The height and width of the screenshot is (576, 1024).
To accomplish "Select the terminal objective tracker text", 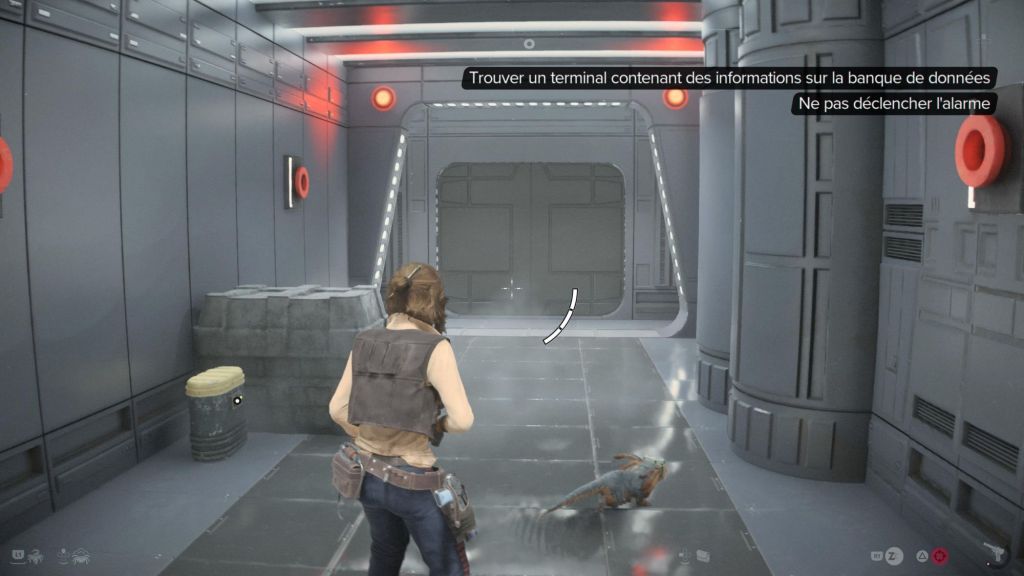I will pos(730,78).
